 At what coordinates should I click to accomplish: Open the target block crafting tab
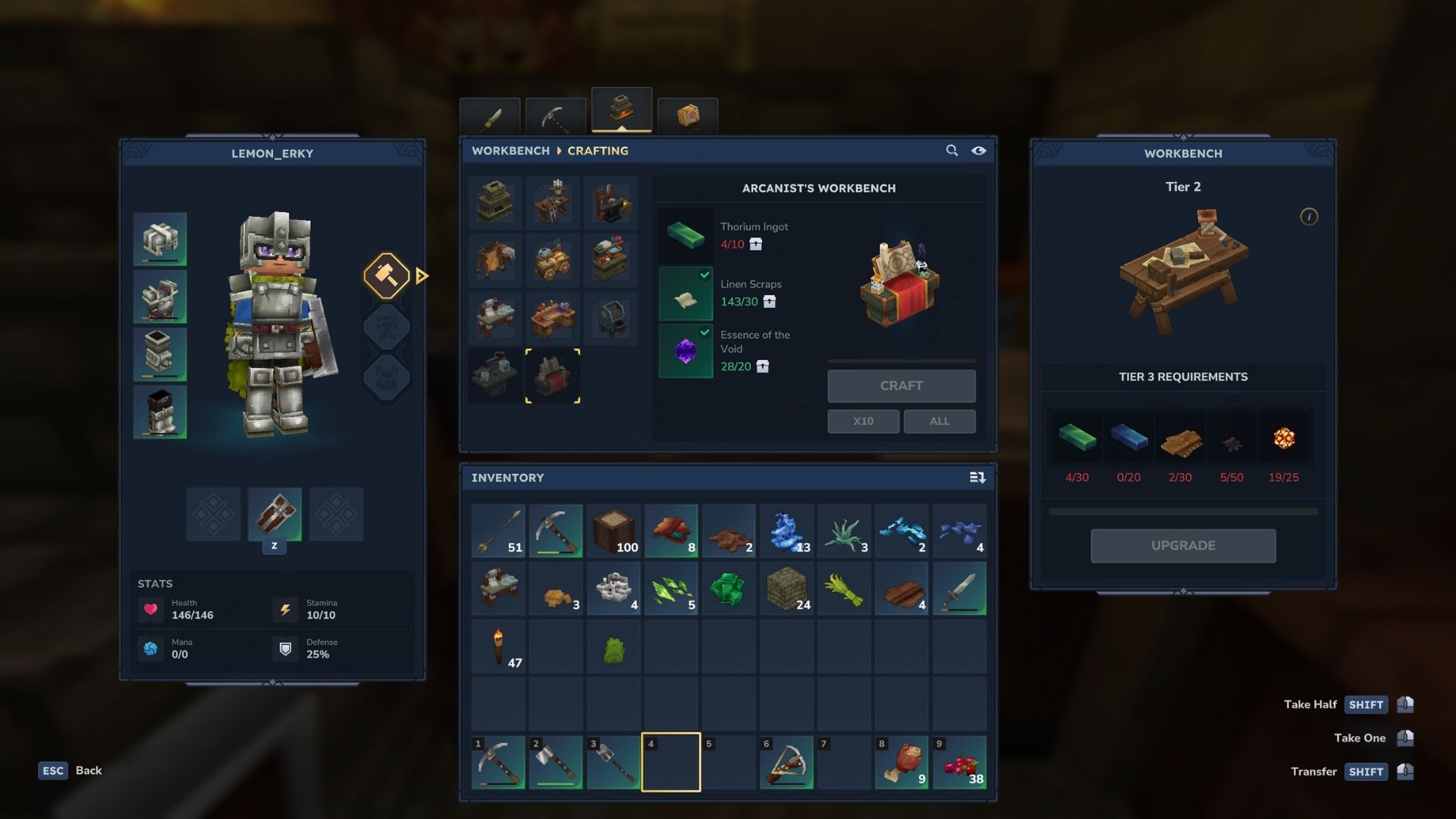687,118
